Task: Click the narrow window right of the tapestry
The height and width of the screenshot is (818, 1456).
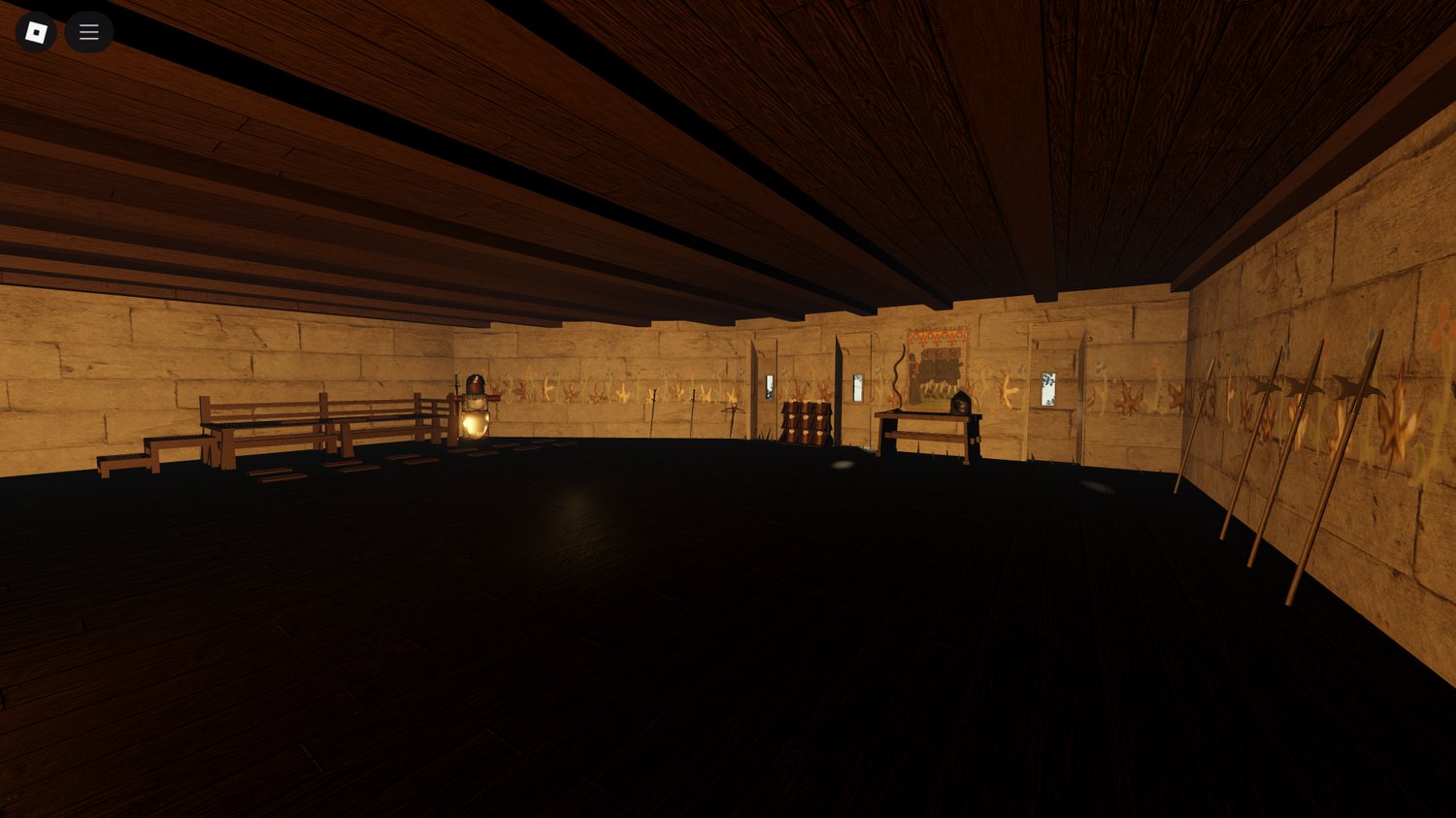Action: click(1049, 387)
